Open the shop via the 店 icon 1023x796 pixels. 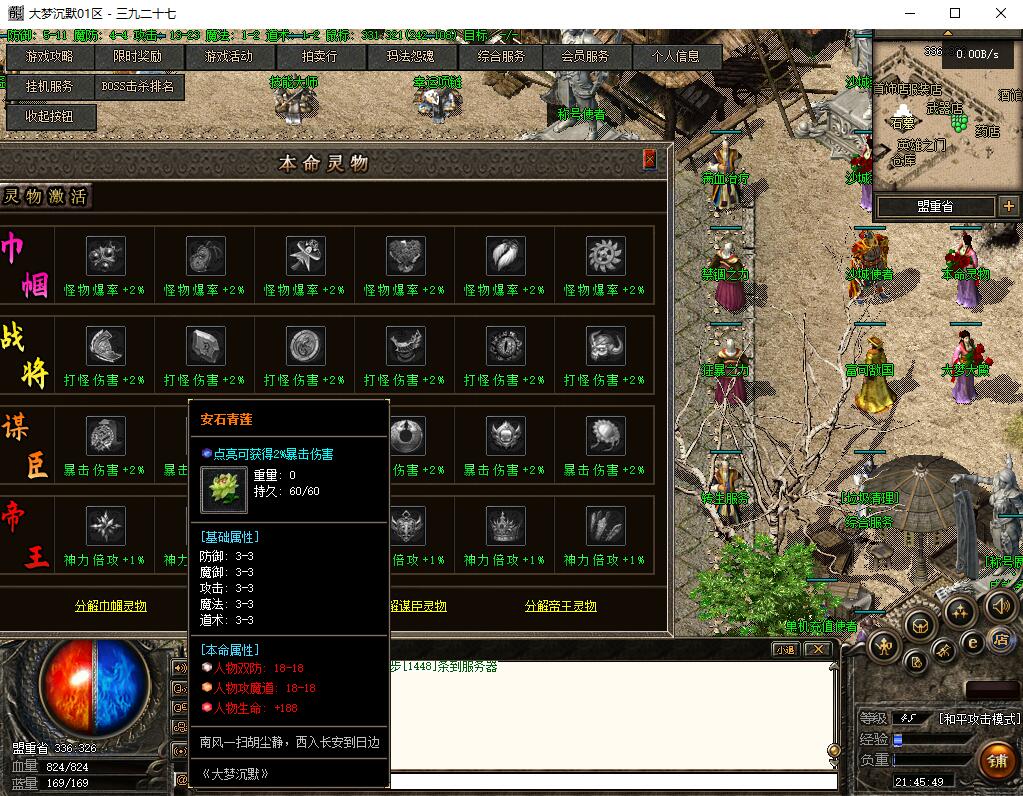[x=1000, y=641]
